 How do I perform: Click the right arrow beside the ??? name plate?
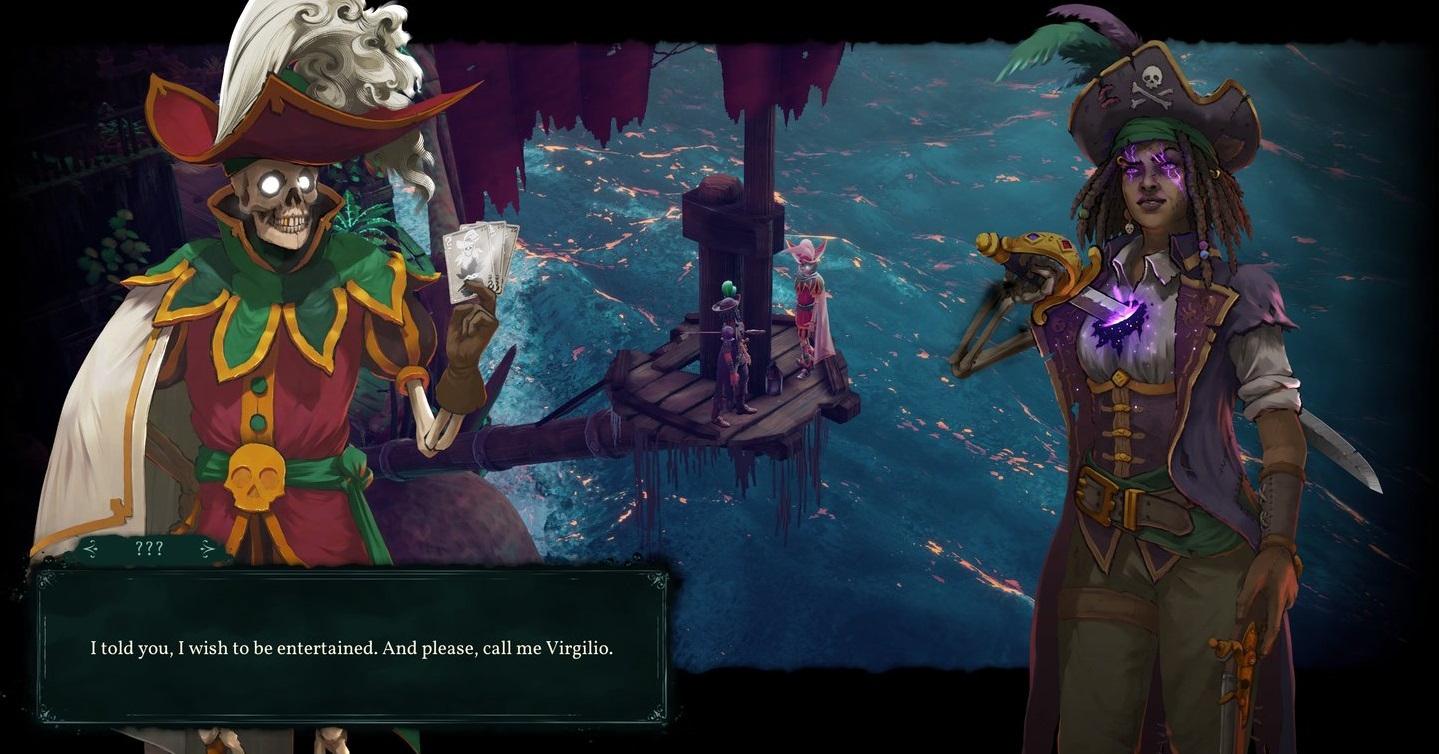pyautogui.click(x=208, y=548)
